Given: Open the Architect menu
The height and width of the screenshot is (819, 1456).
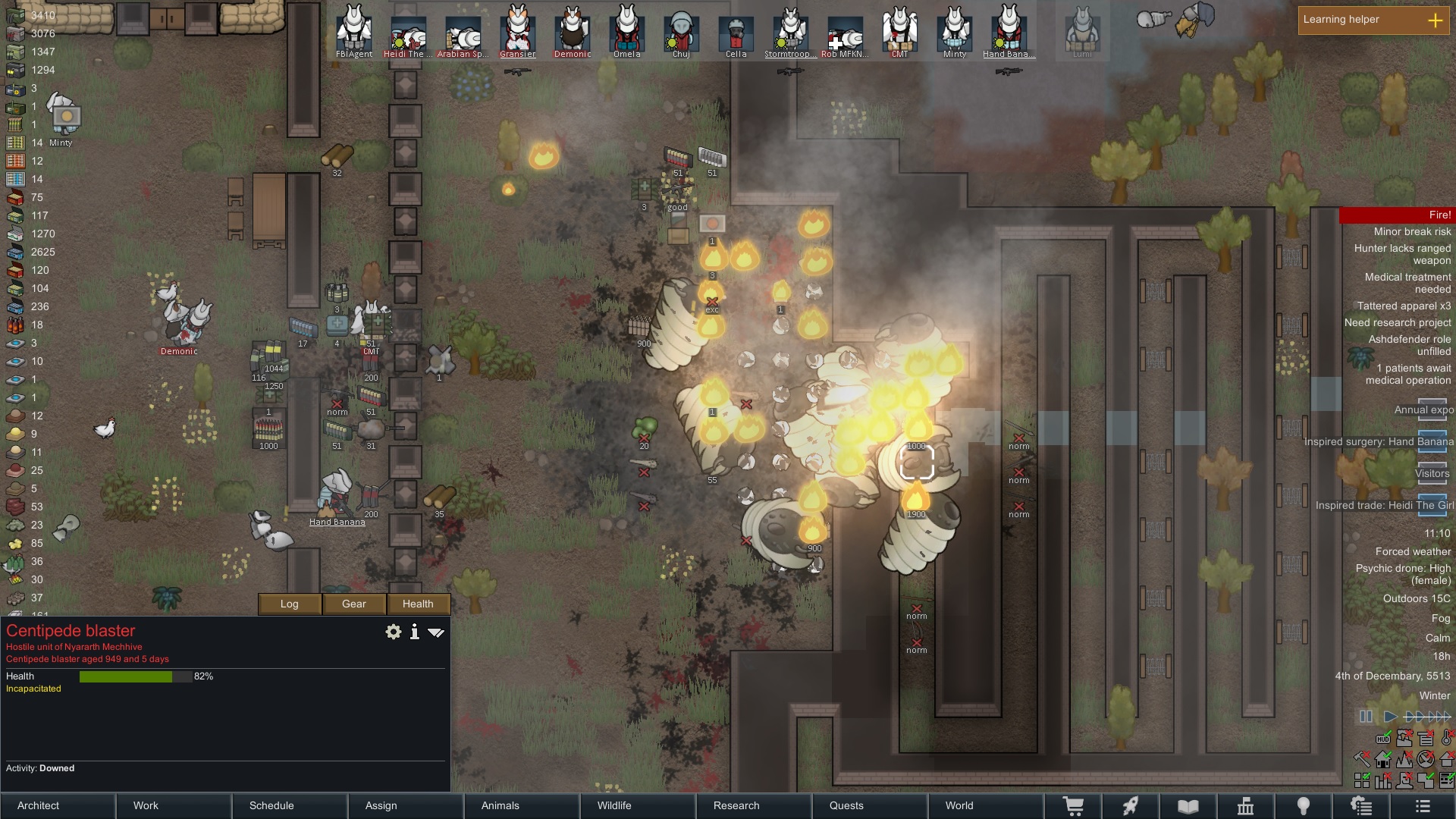Looking at the screenshot, I should point(37,805).
